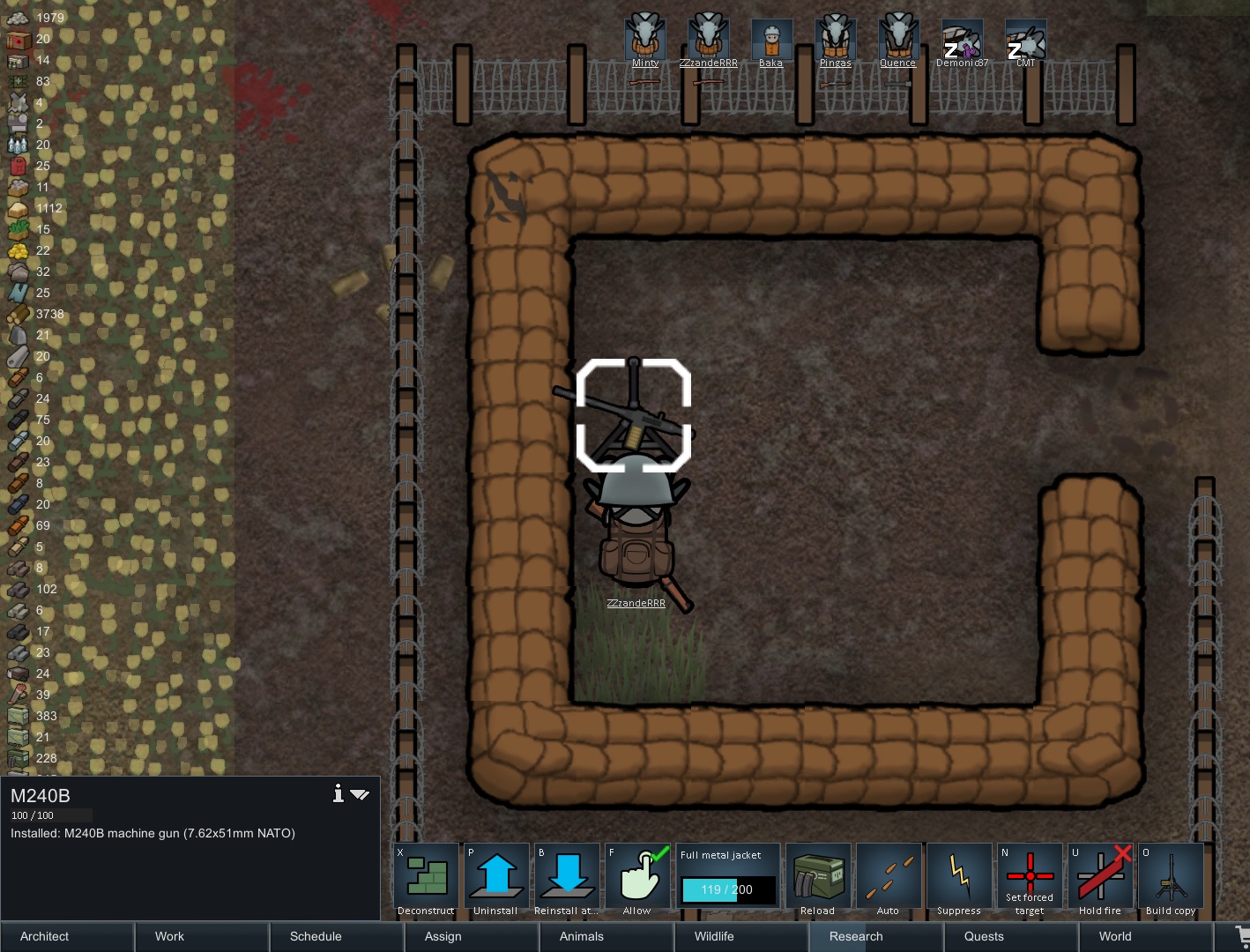This screenshot has width=1250, height=952.
Task: Open the M240B info card
Action: pyautogui.click(x=338, y=794)
